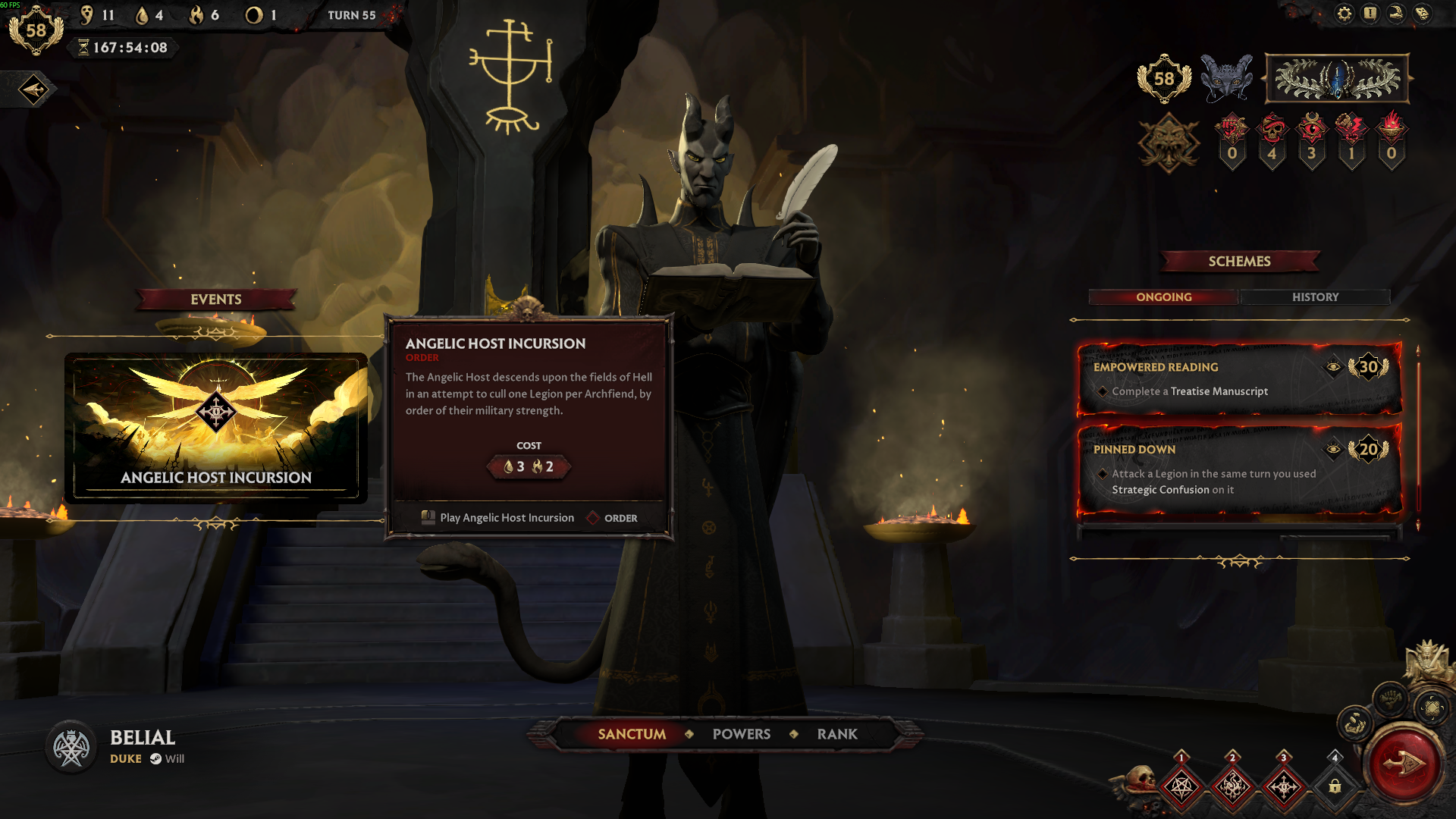Select the red eye power icon

point(1311,129)
